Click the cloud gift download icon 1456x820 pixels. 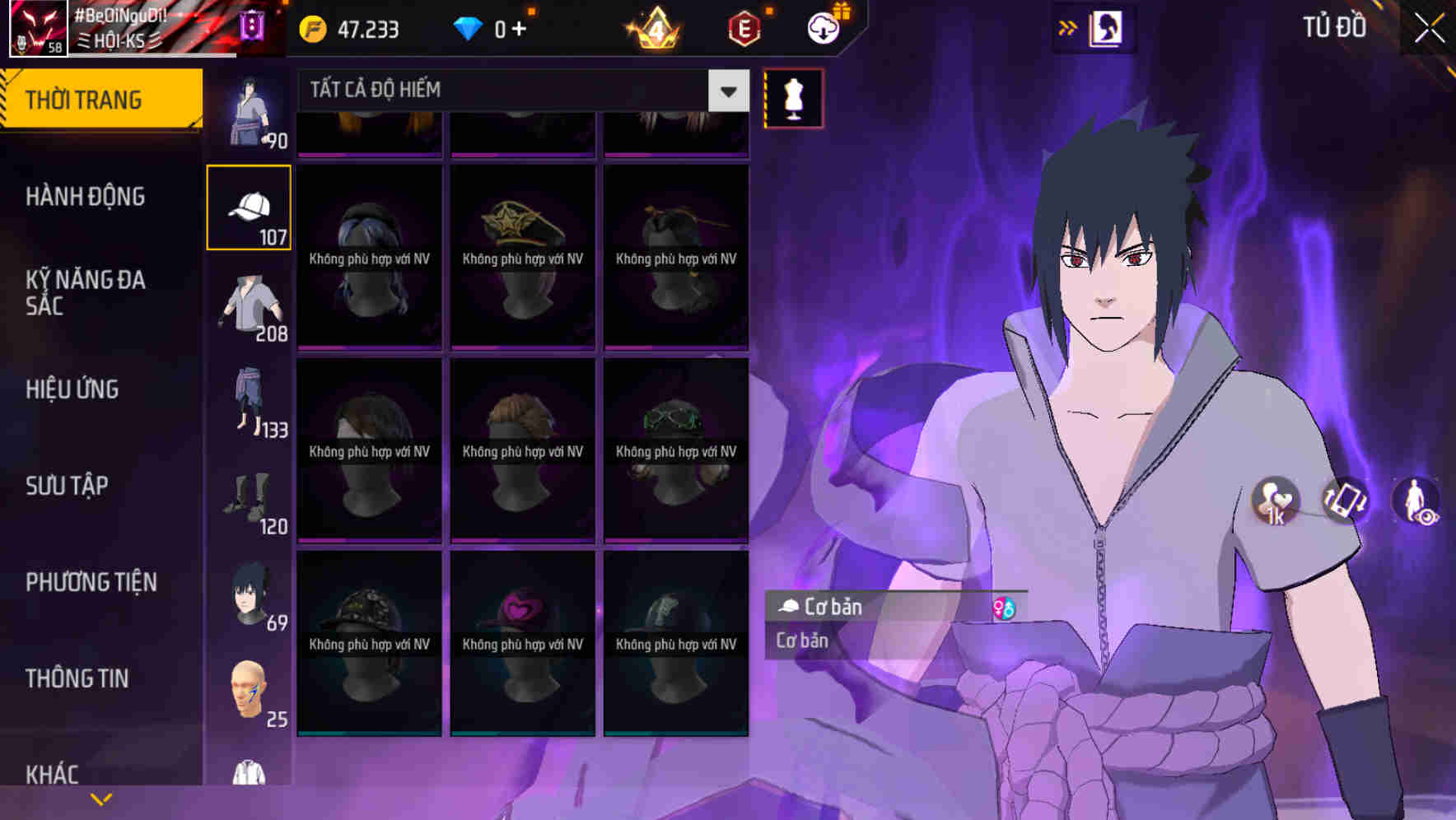coord(822,27)
